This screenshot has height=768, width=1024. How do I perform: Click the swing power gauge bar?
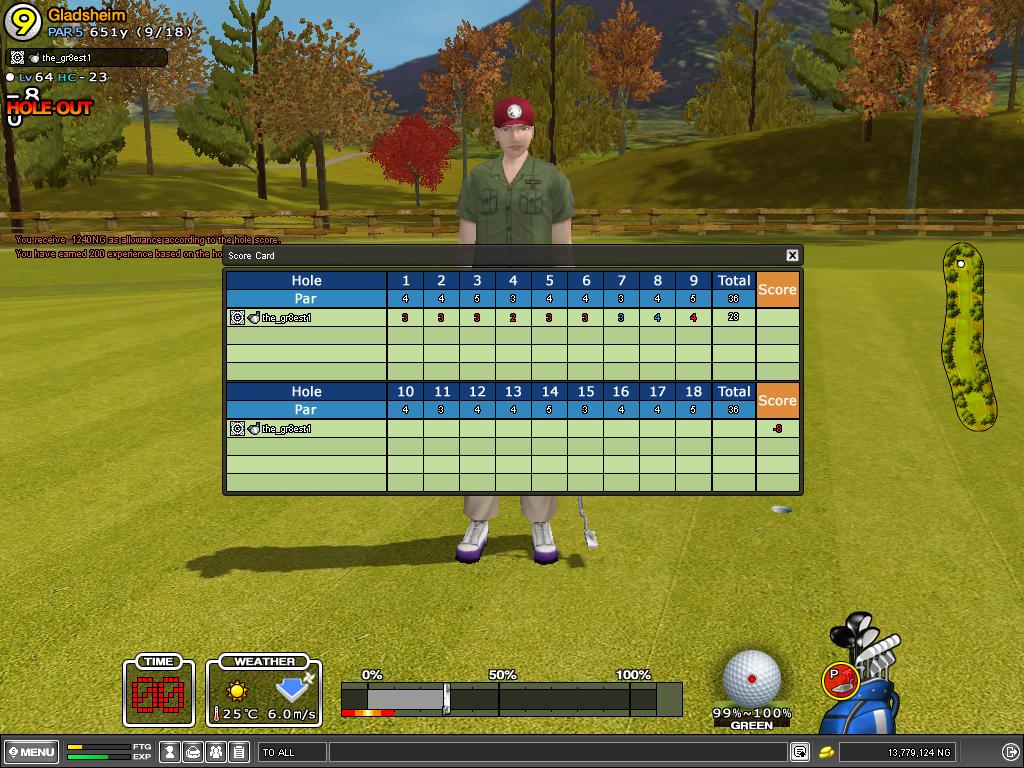point(510,699)
